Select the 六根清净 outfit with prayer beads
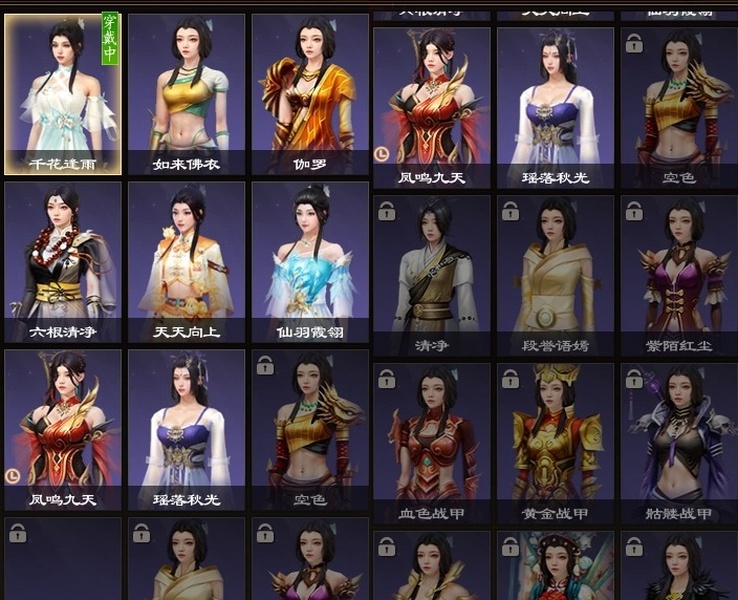The image size is (738, 600). coord(63,261)
